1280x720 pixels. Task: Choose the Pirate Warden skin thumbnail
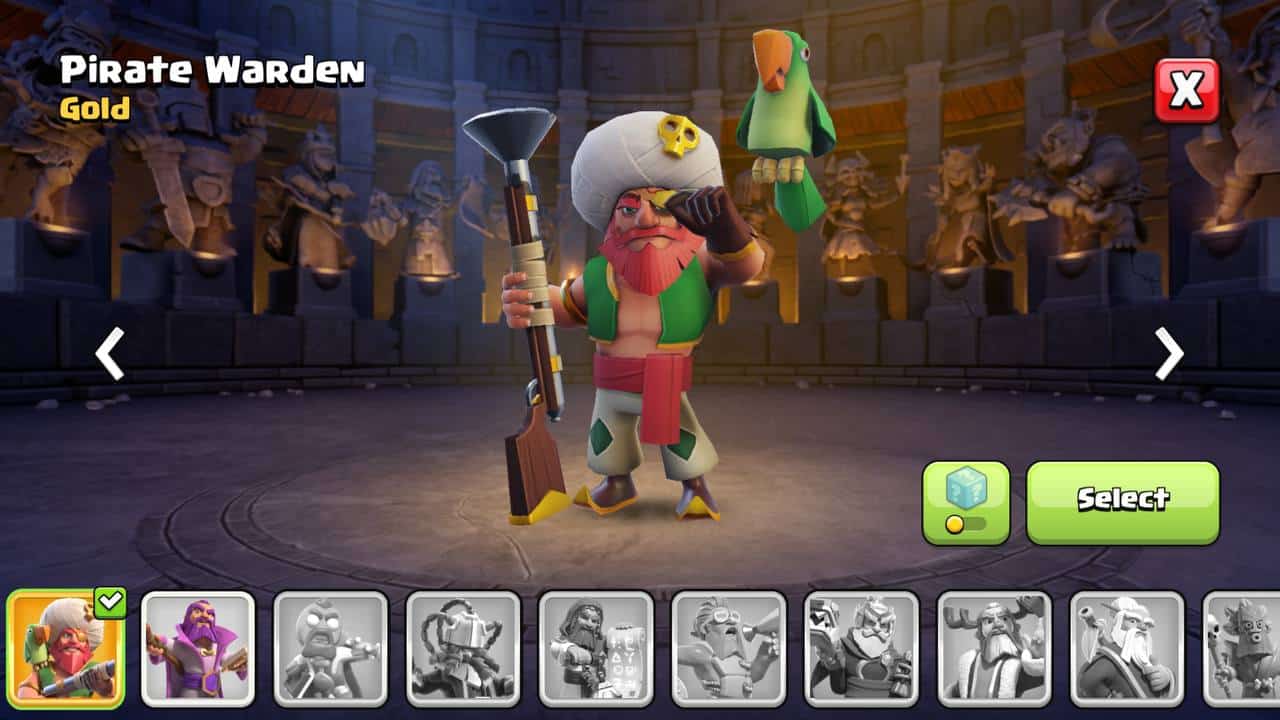[x=66, y=648]
